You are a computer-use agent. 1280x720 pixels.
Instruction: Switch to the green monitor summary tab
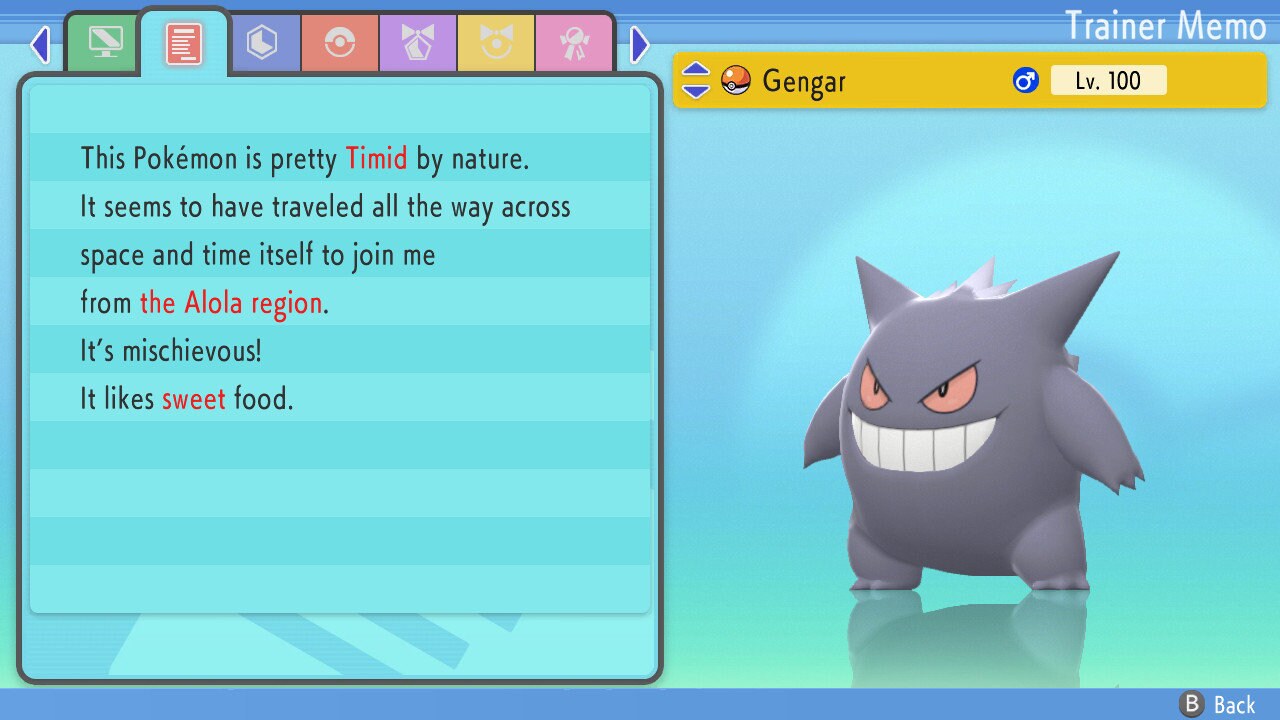105,44
